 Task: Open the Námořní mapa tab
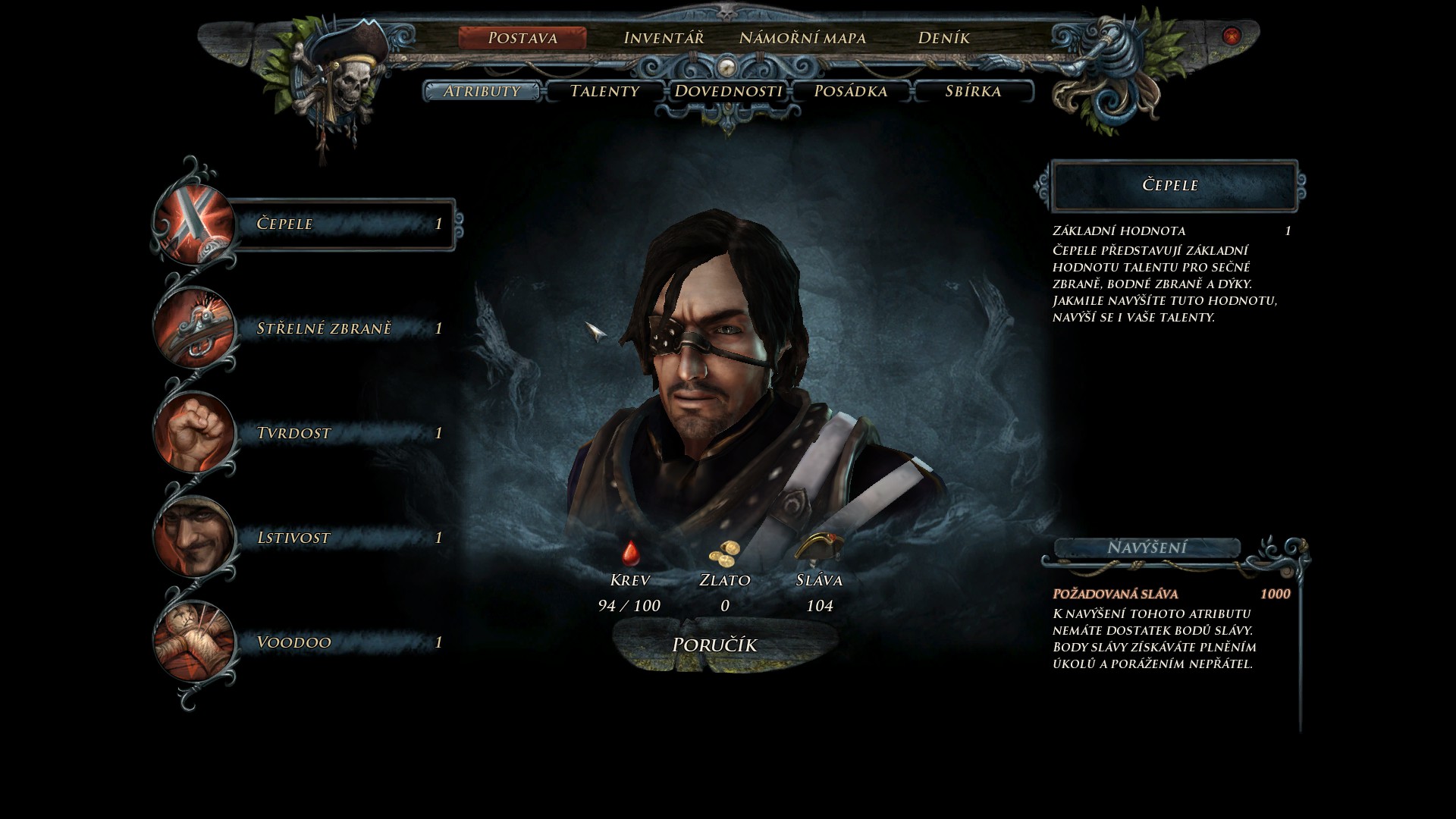pos(802,38)
